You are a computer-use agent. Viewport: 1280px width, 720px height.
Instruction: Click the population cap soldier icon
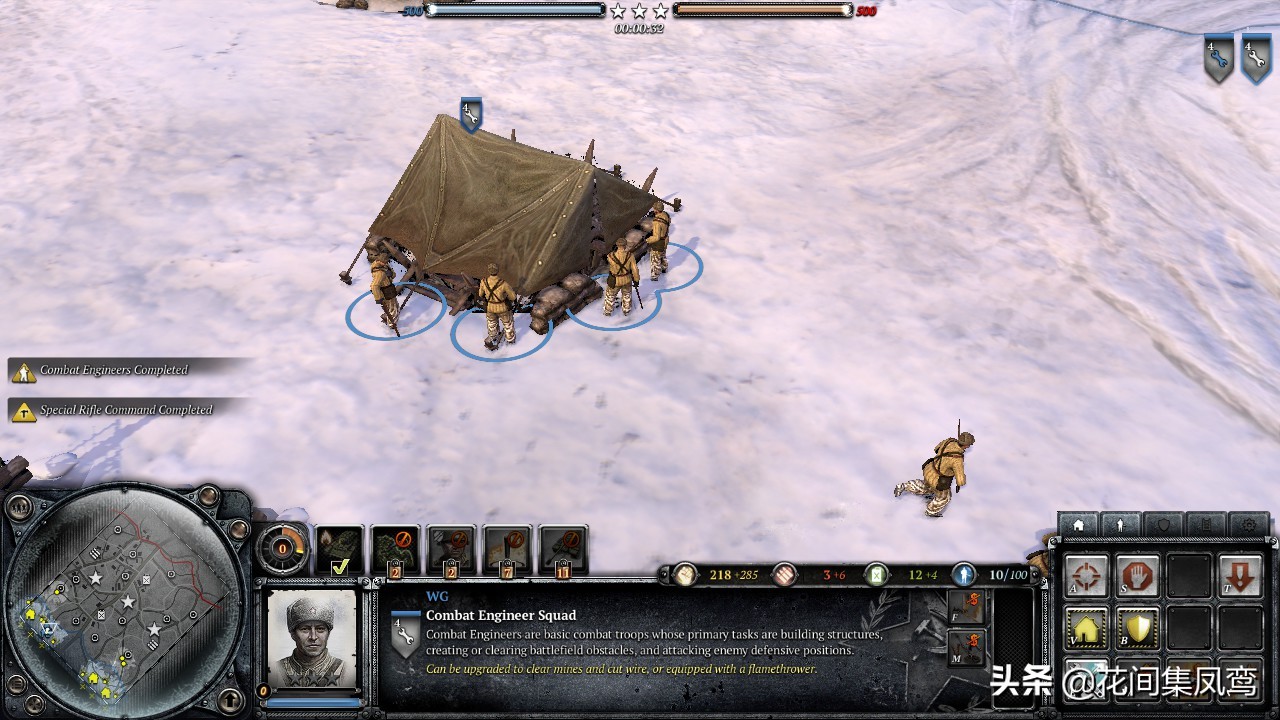pyautogui.click(x=964, y=576)
